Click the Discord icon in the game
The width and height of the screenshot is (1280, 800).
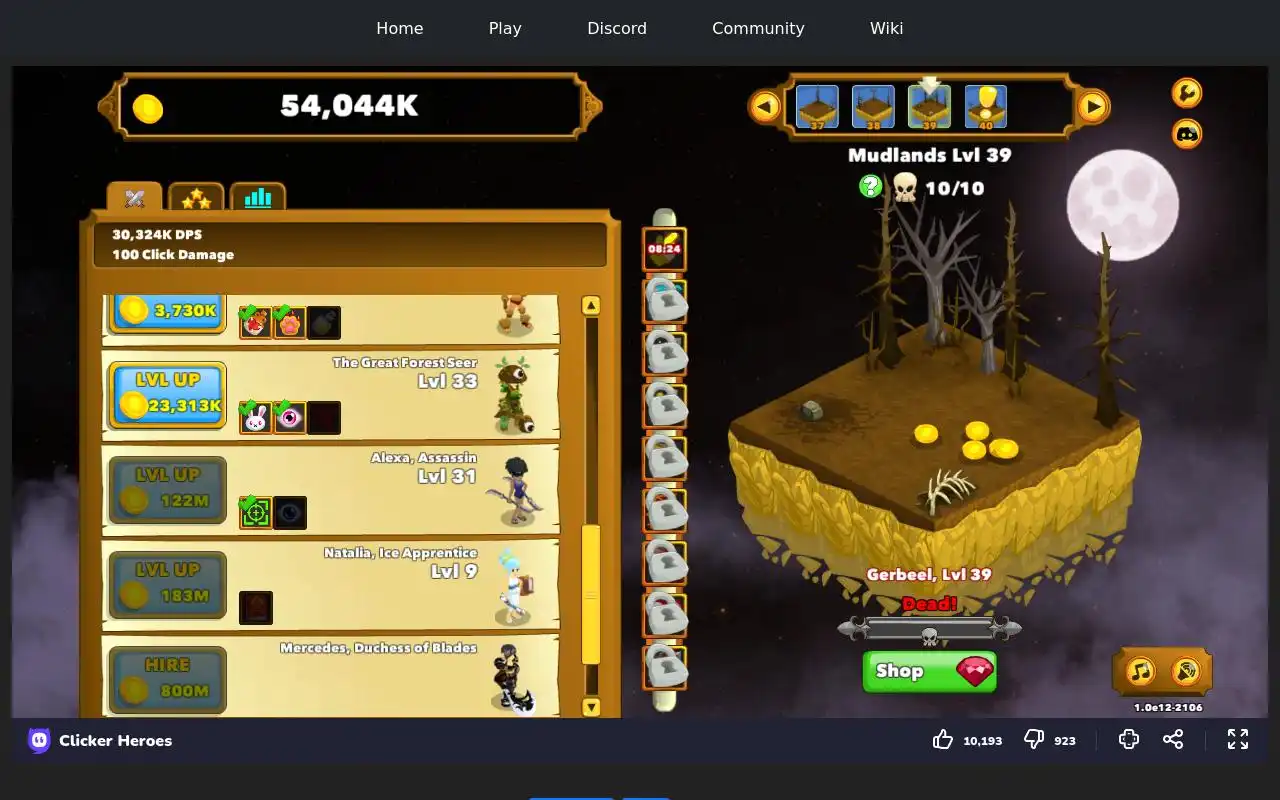[x=1187, y=133]
